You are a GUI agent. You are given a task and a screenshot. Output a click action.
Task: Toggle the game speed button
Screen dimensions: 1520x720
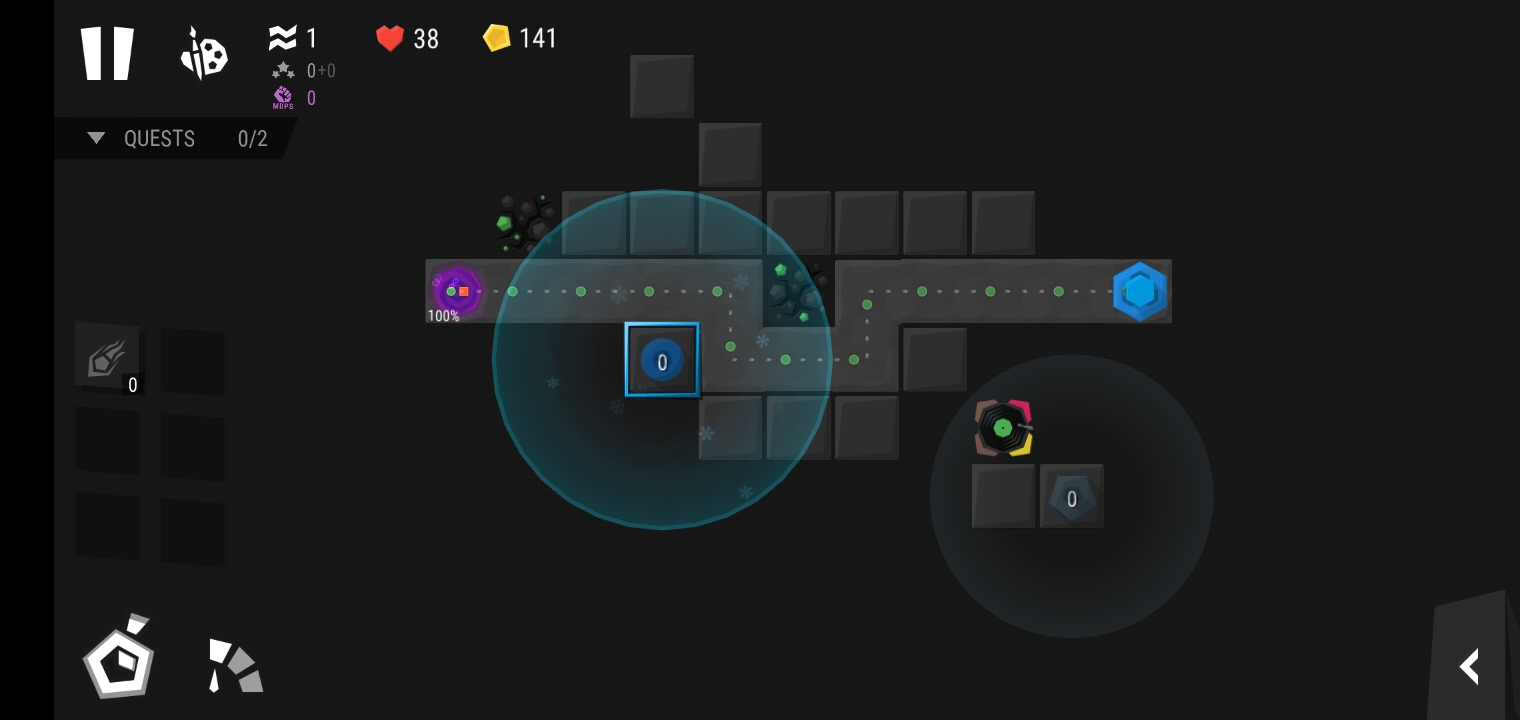click(234, 666)
